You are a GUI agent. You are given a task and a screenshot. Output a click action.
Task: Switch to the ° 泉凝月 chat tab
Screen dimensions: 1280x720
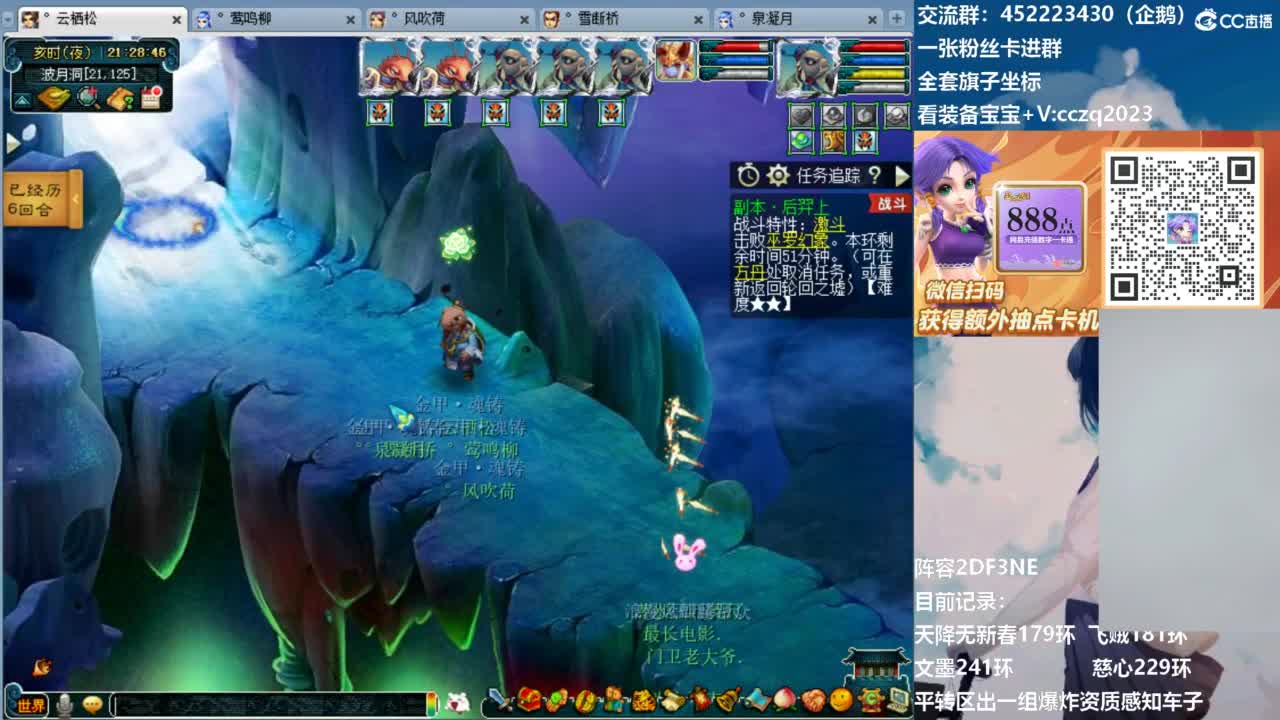pyautogui.click(x=770, y=18)
